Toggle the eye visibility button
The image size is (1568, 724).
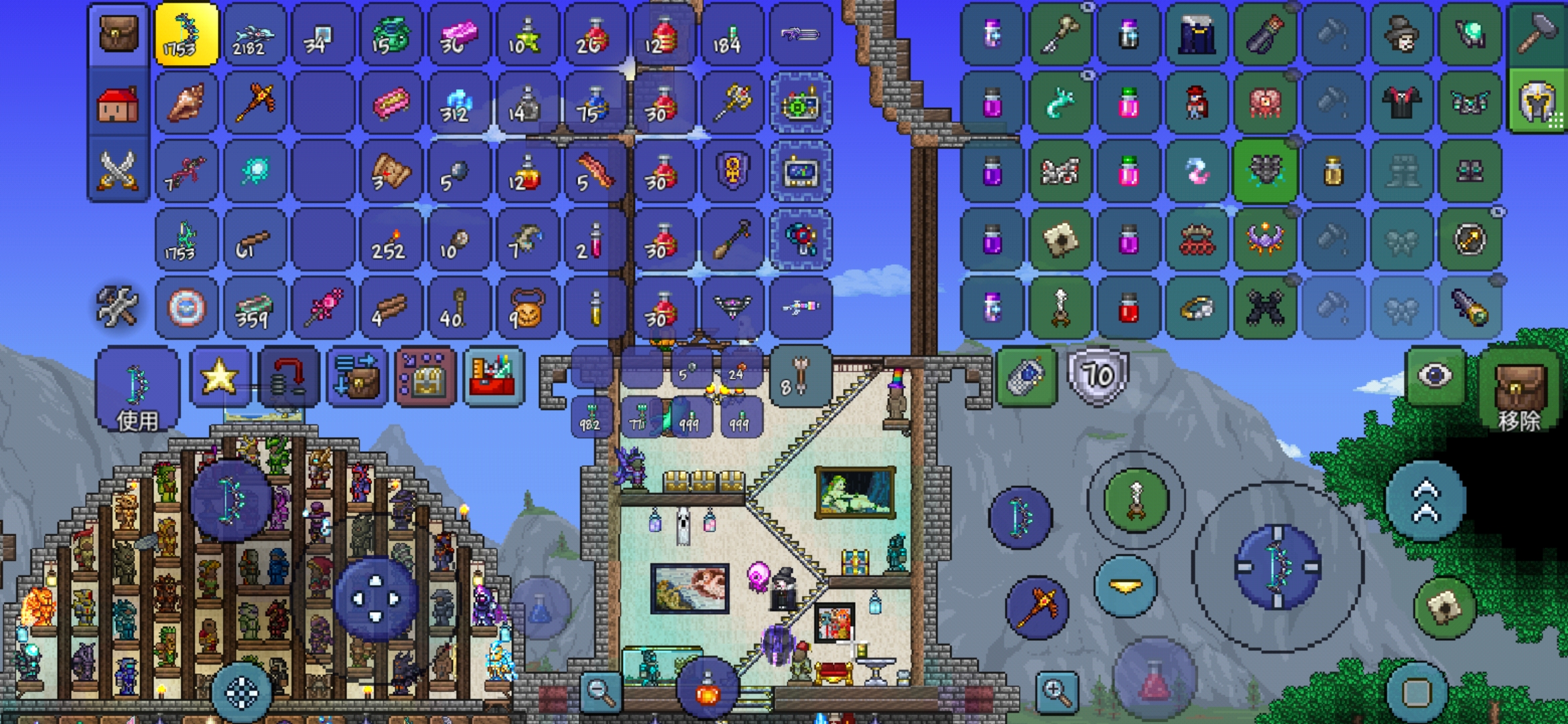pos(1434,376)
